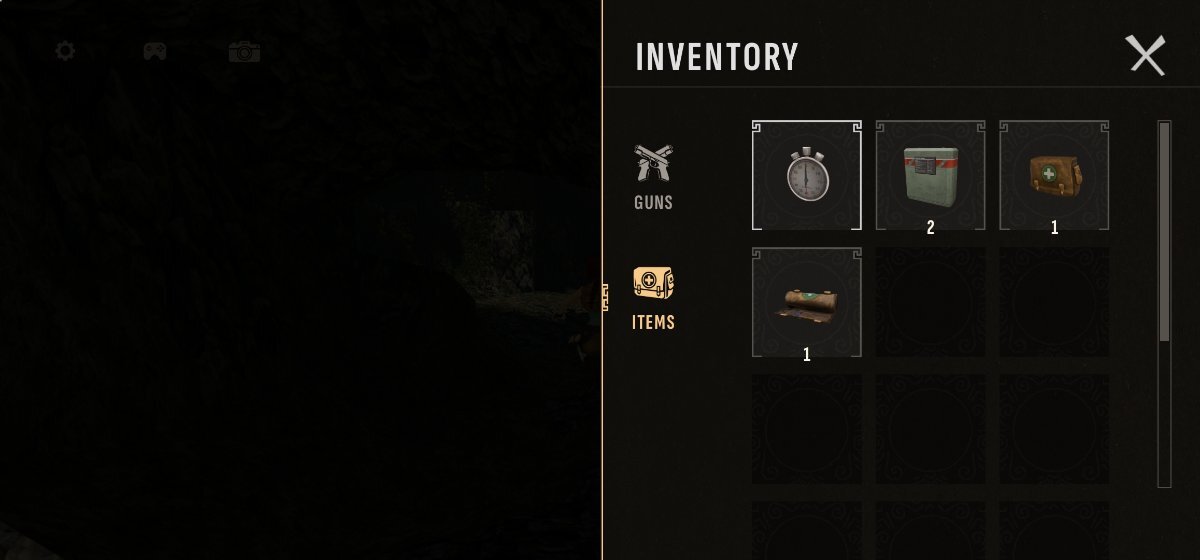Image resolution: width=1200 pixels, height=560 pixels.
Task: Click the inventory scrollbar
Action: coord(1164,232)
